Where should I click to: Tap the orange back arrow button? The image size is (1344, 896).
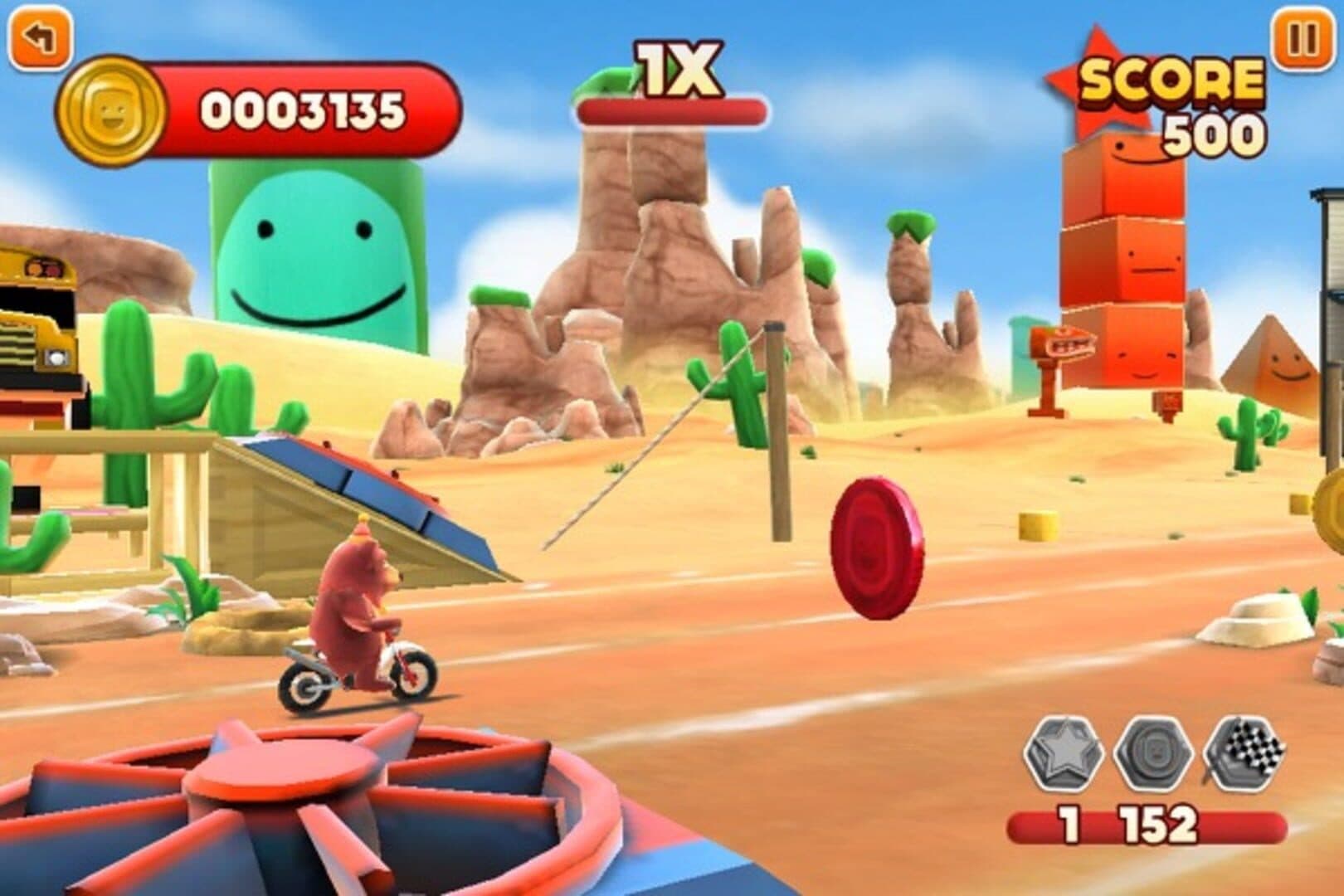[x=37, y=38]
